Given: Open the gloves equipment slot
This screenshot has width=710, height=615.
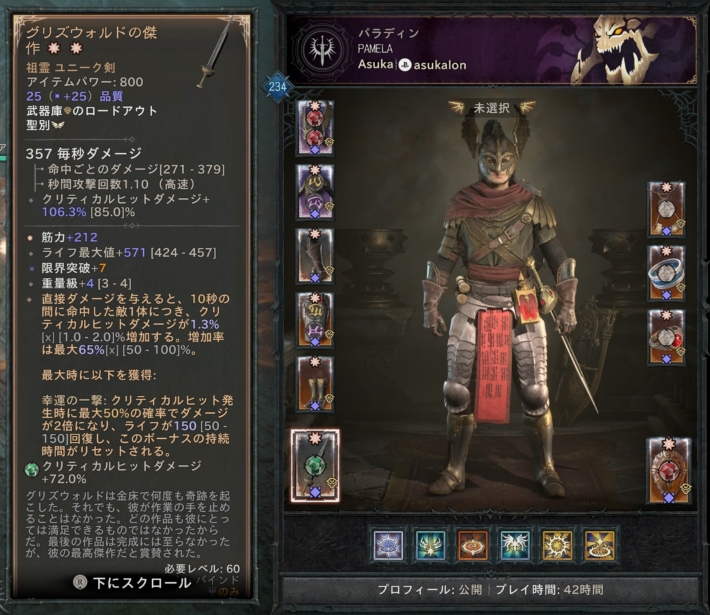Looking at the screenshot, I should point(315,255).
